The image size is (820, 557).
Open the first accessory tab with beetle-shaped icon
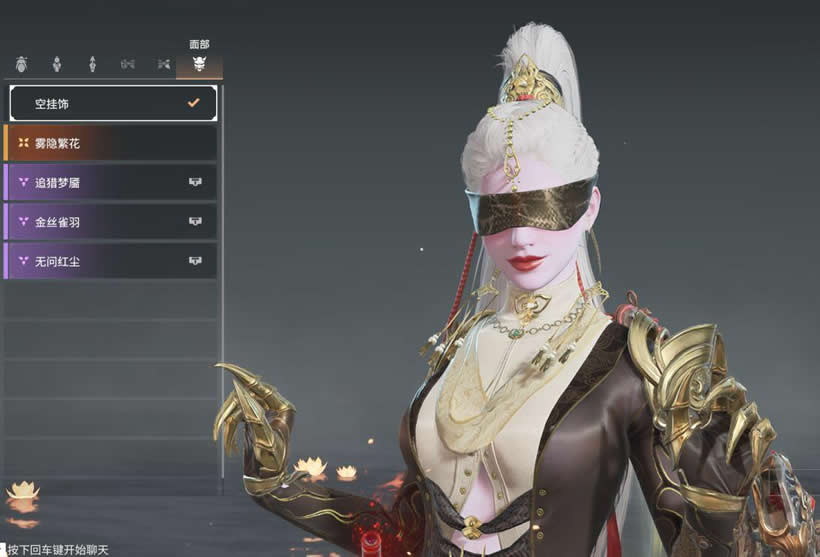tap(21, 64)
